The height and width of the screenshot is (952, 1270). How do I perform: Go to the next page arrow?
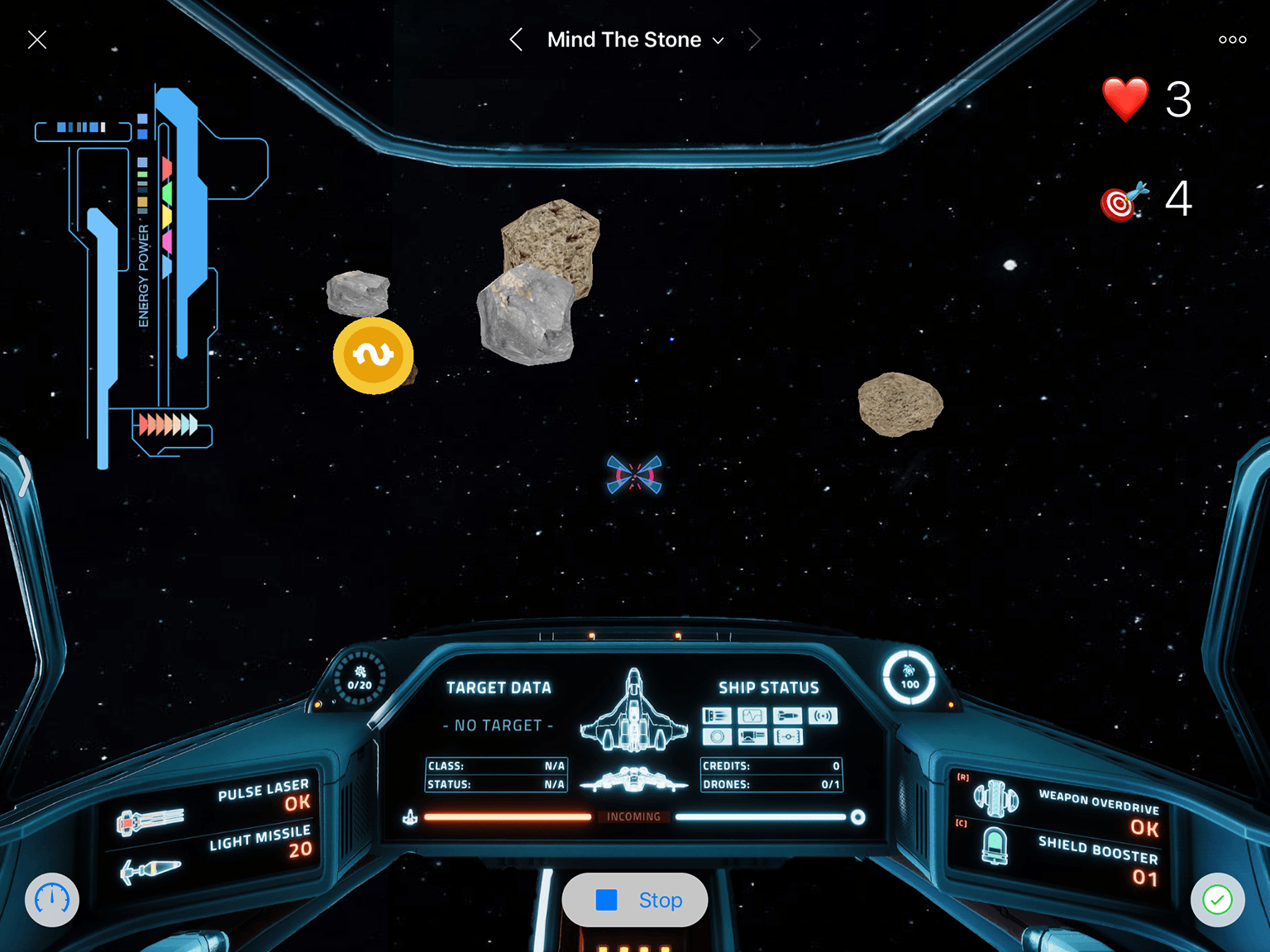pyautogui.click(x=753, y=40)
